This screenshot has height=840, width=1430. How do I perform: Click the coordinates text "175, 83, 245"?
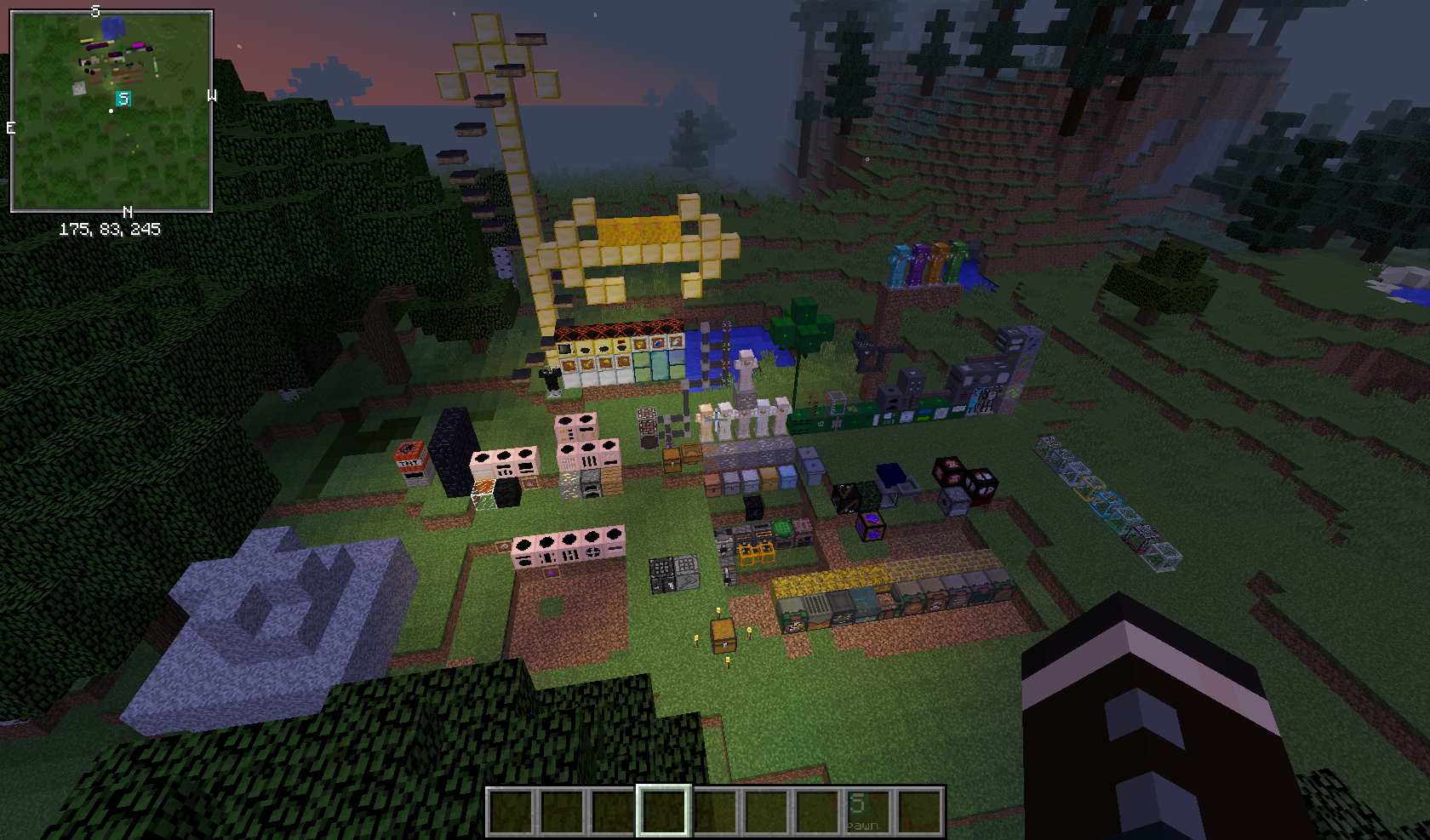(111, 228)
